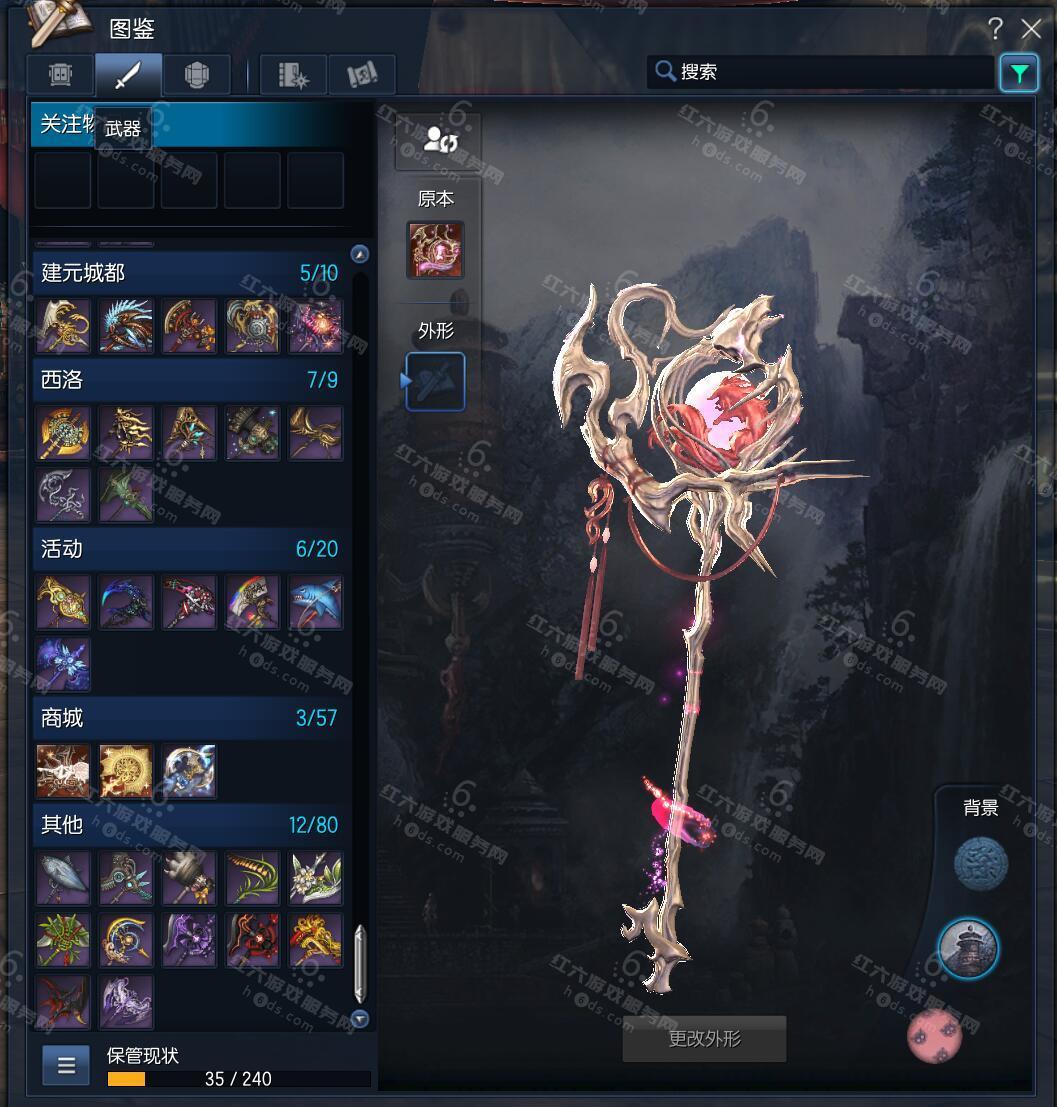Close the 图鉴 window
The width and height of the screenshot is (1057, 1107).
1030,29
